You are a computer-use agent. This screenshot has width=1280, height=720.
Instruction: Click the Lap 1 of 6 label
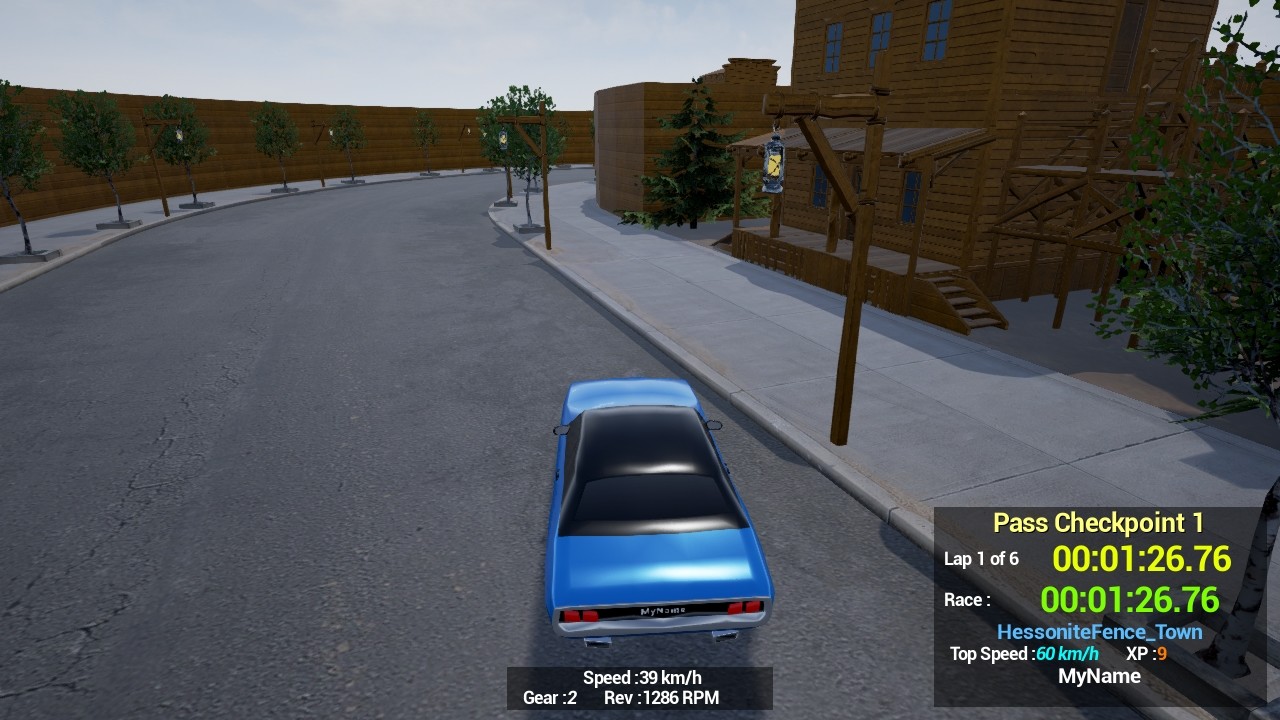coord(980,559)
